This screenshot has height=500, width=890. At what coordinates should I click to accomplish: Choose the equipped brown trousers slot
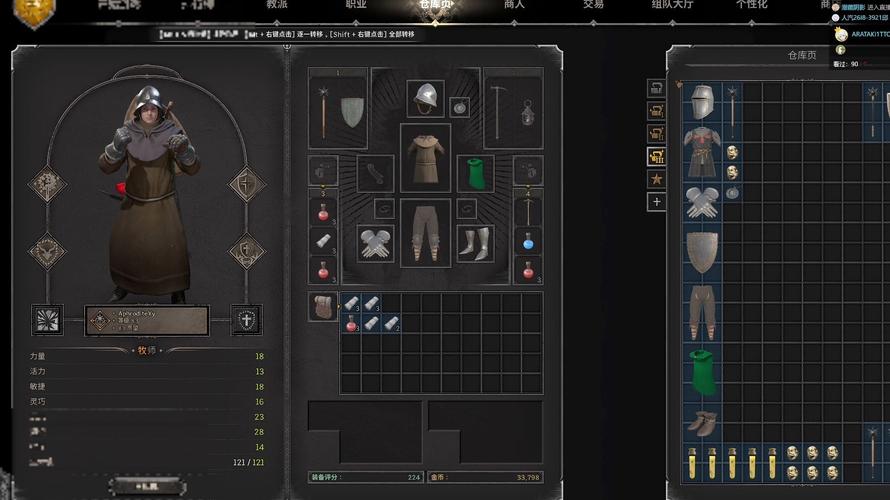[x=426, y=231]
